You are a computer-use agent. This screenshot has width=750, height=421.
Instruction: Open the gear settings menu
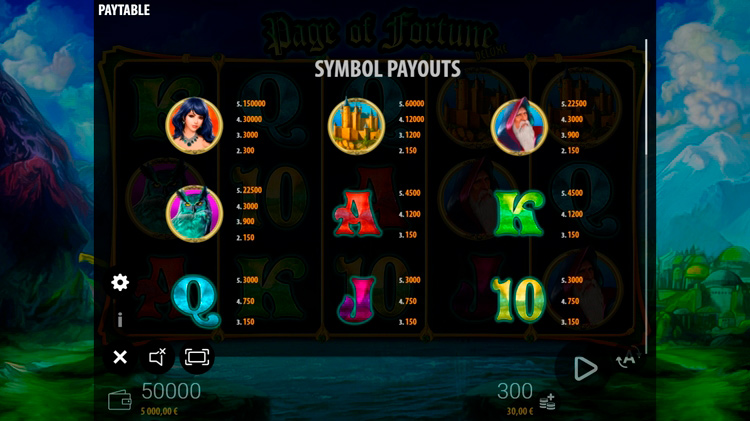[x=120, y=283]
